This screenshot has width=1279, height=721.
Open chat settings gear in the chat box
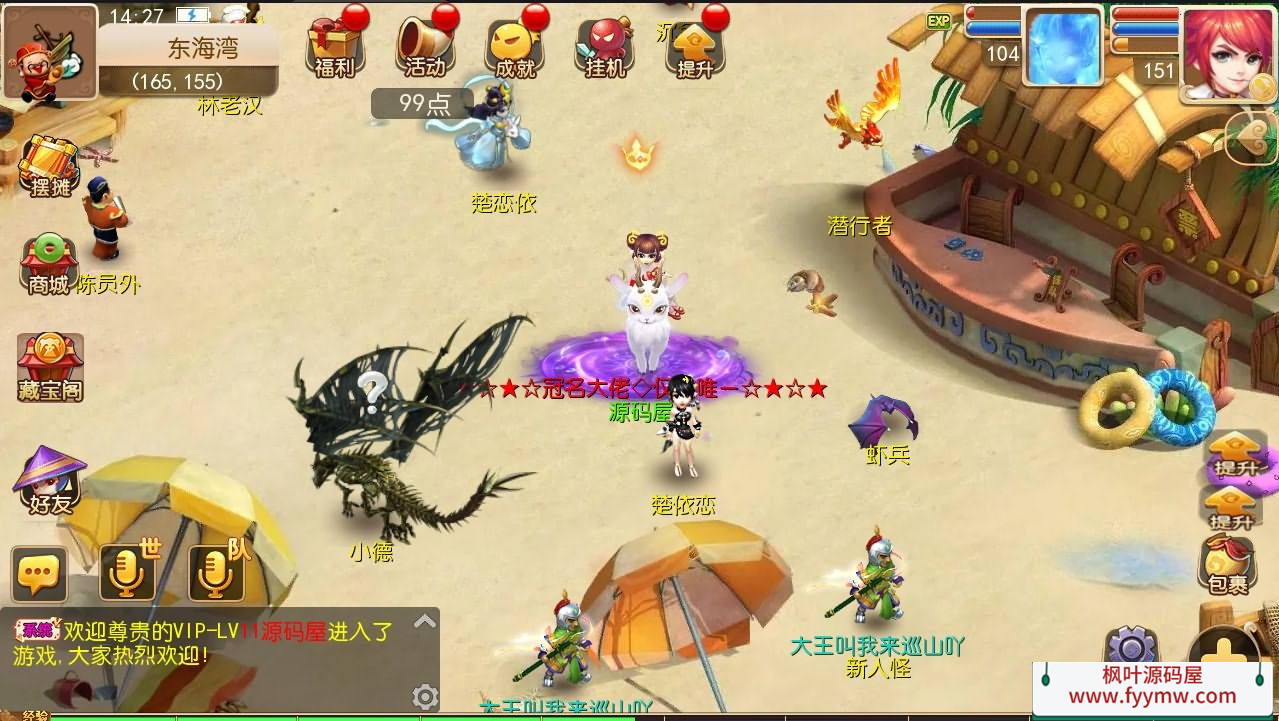pos(425,696)
